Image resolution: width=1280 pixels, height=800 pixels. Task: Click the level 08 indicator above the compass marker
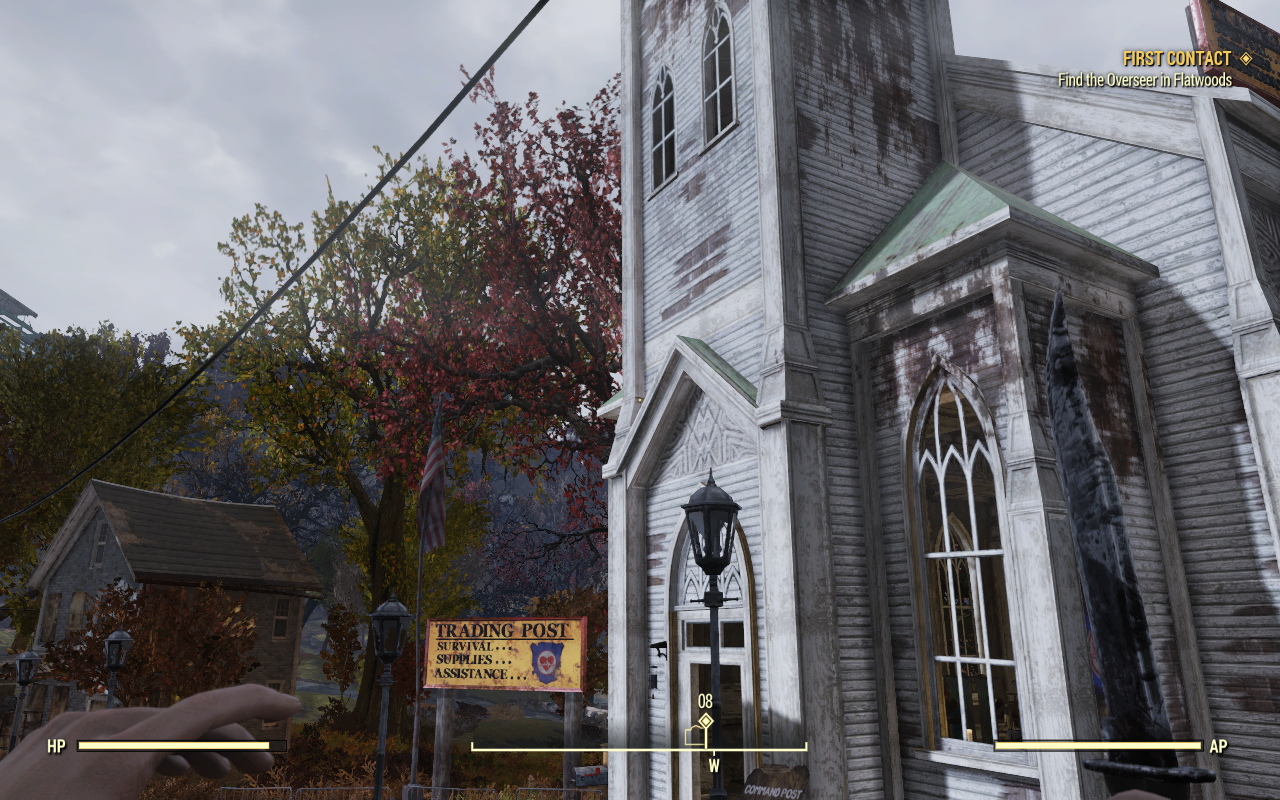[x=706, y=702]
